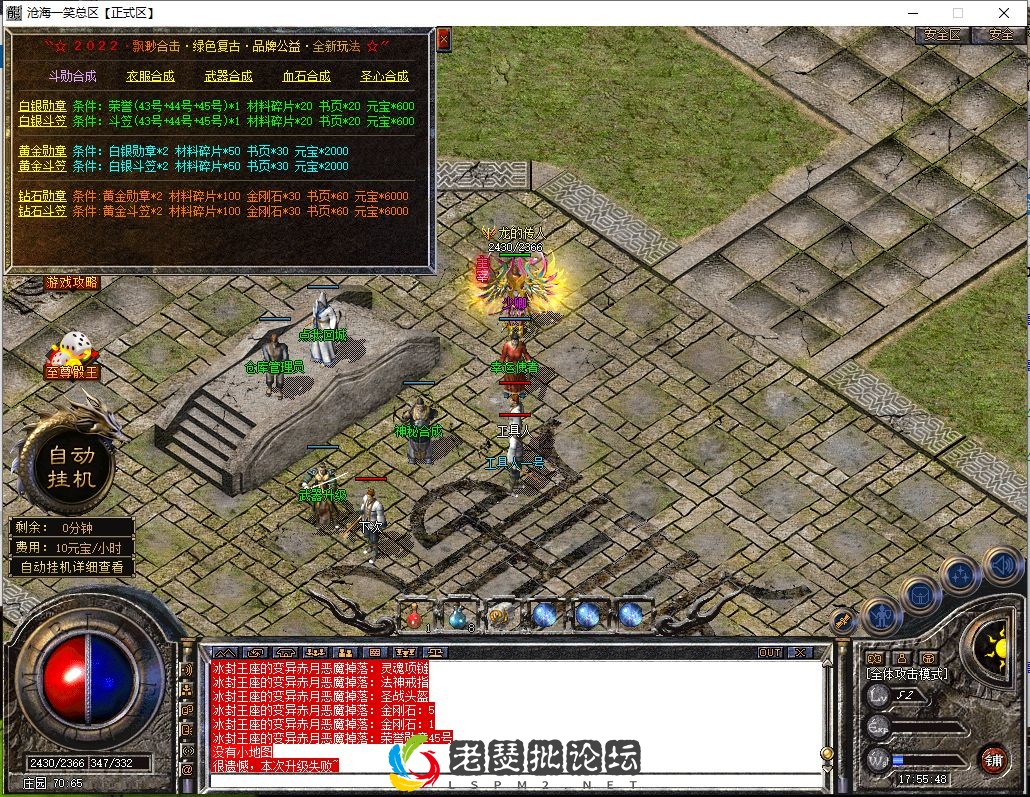Close the chat window with X

coord(800,652)
